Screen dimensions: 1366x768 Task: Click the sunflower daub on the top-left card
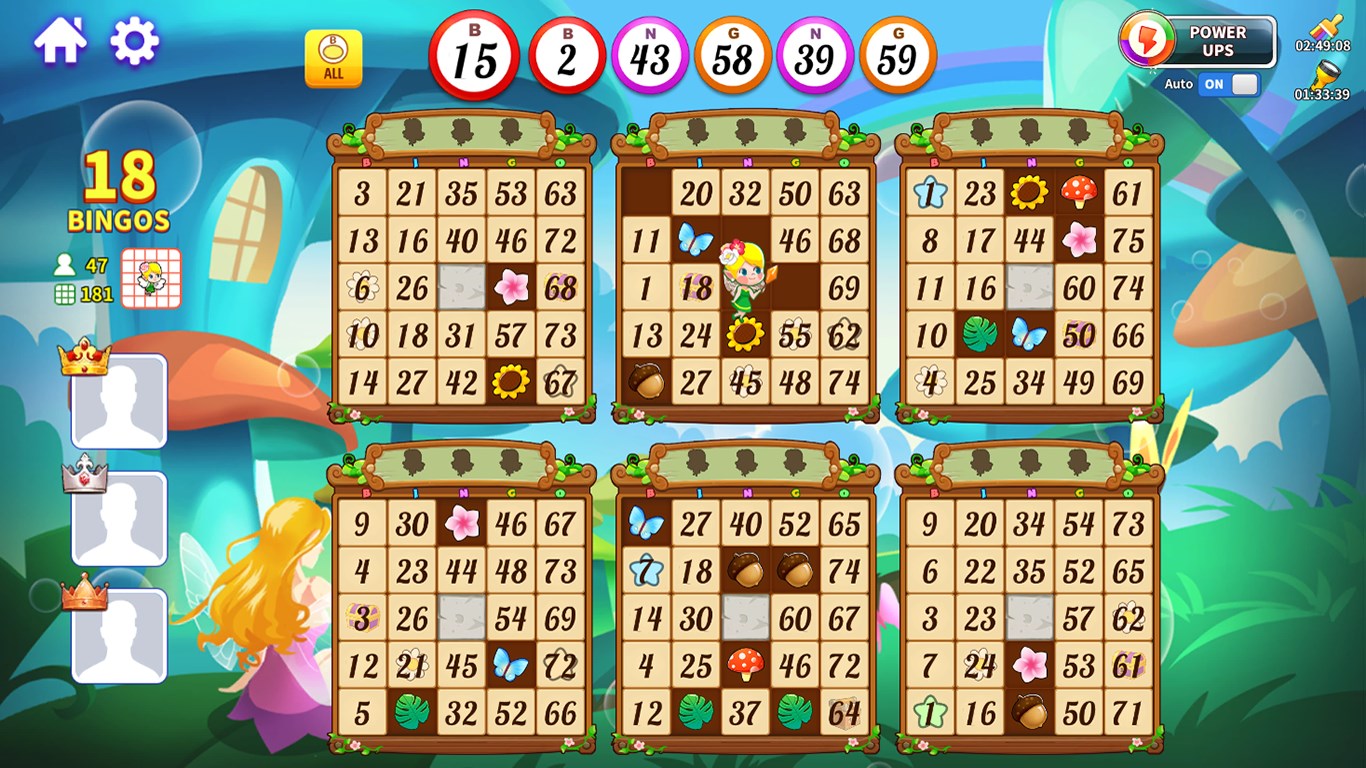tap(511, 382)
